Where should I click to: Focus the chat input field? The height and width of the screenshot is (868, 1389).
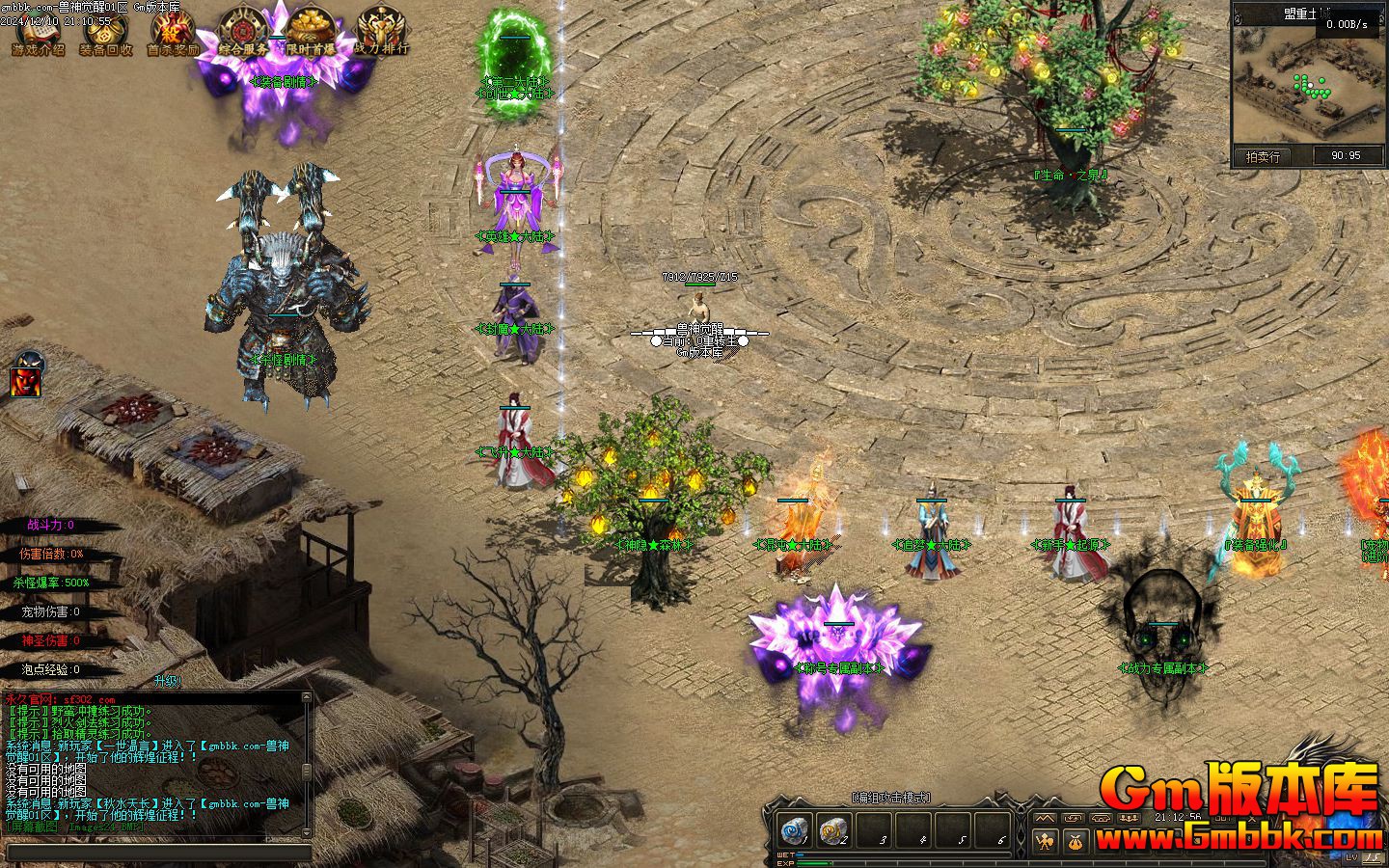pos(159,853)
